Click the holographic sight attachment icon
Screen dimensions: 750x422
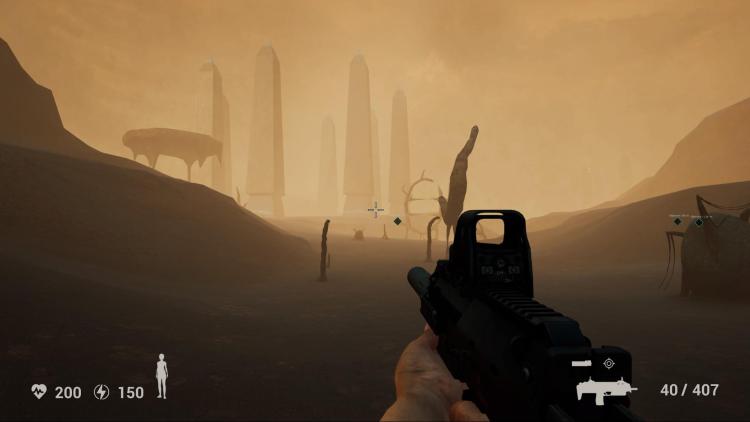point(609,363)
